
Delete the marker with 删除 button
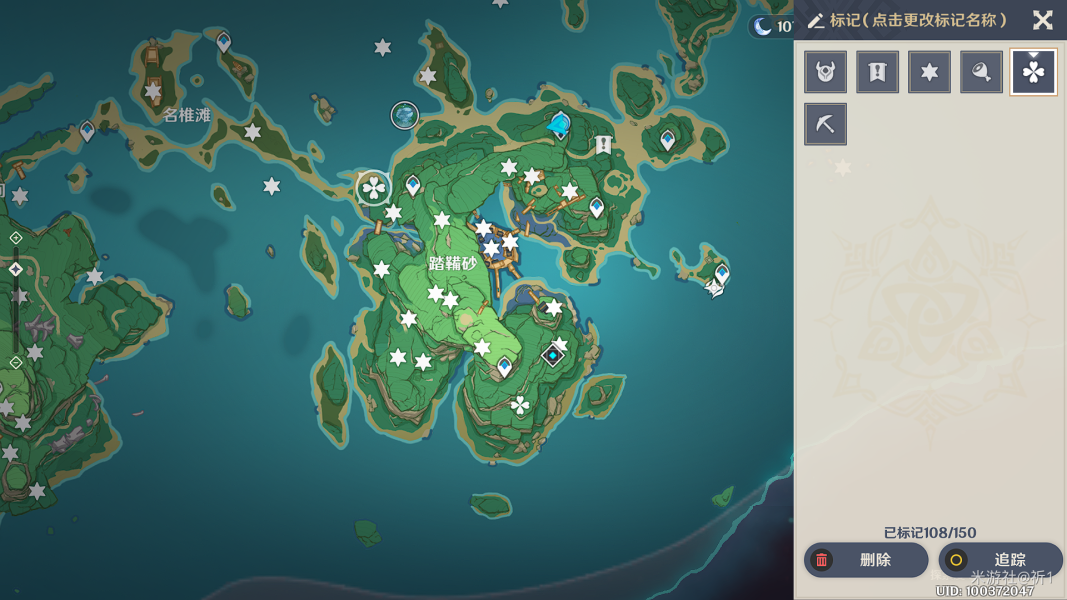click(x=865, y=560)
